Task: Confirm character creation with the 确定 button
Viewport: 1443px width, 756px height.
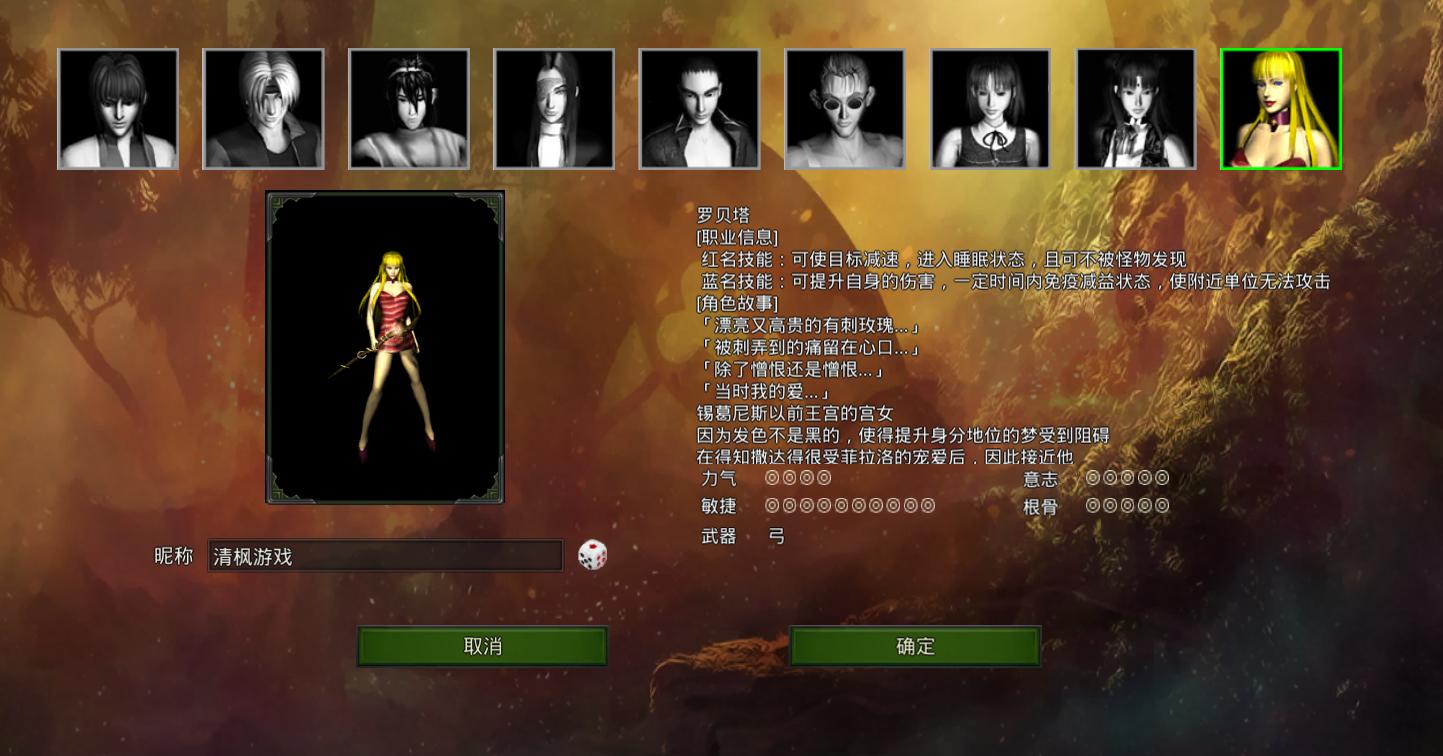Action: coord(913,646)
